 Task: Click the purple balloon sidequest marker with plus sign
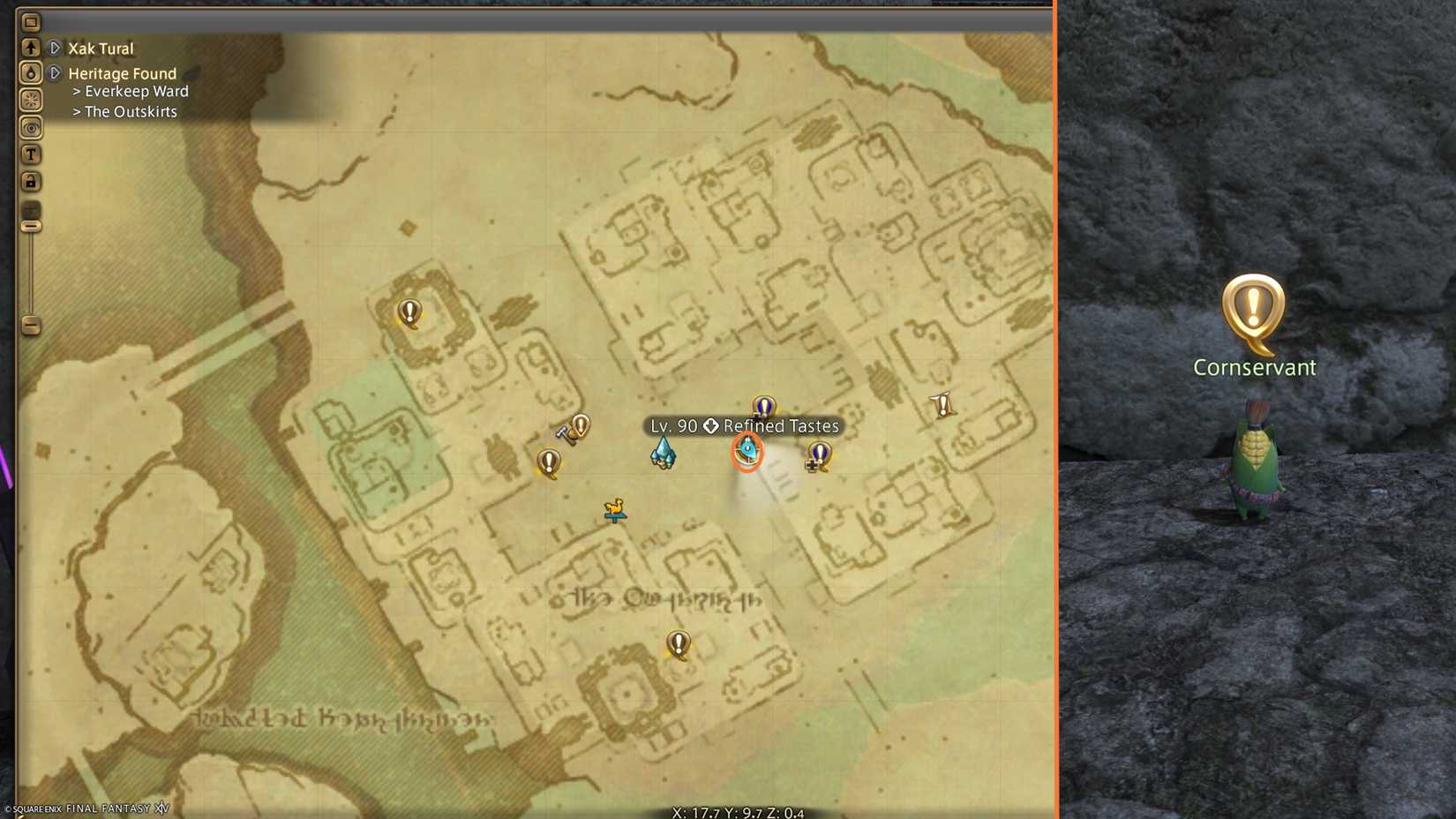point(817,453)
